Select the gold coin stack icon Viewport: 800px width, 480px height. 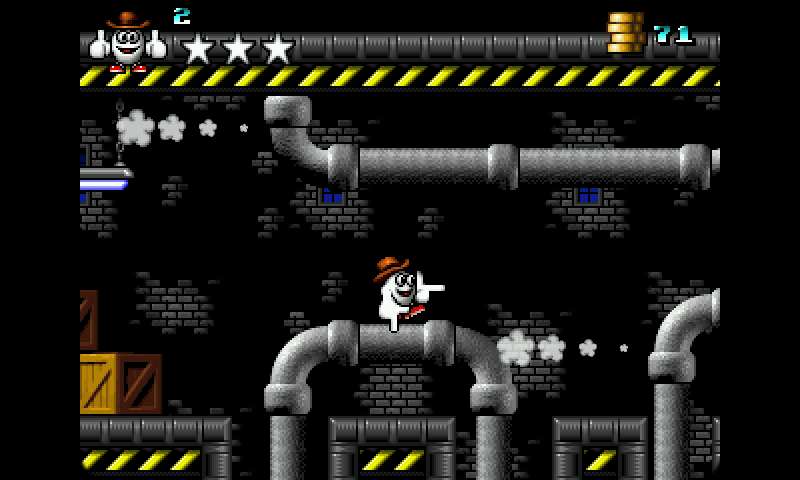tap(626, 32)
